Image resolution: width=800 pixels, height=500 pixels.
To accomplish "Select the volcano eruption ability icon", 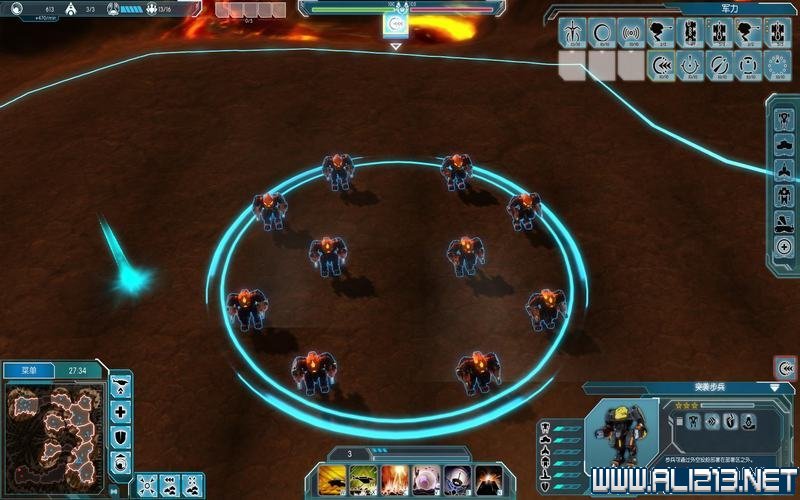I will pos(489,479).
